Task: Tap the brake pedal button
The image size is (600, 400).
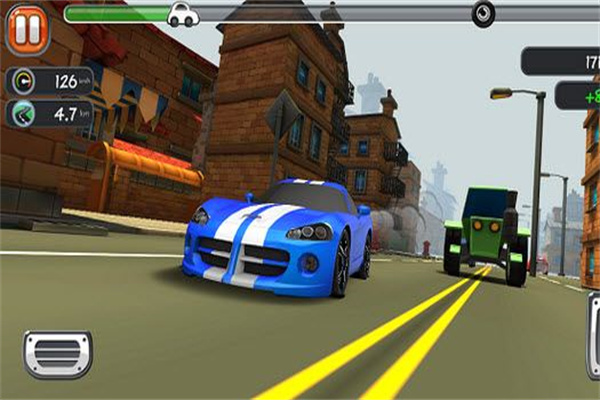Action: click(58, 354)
